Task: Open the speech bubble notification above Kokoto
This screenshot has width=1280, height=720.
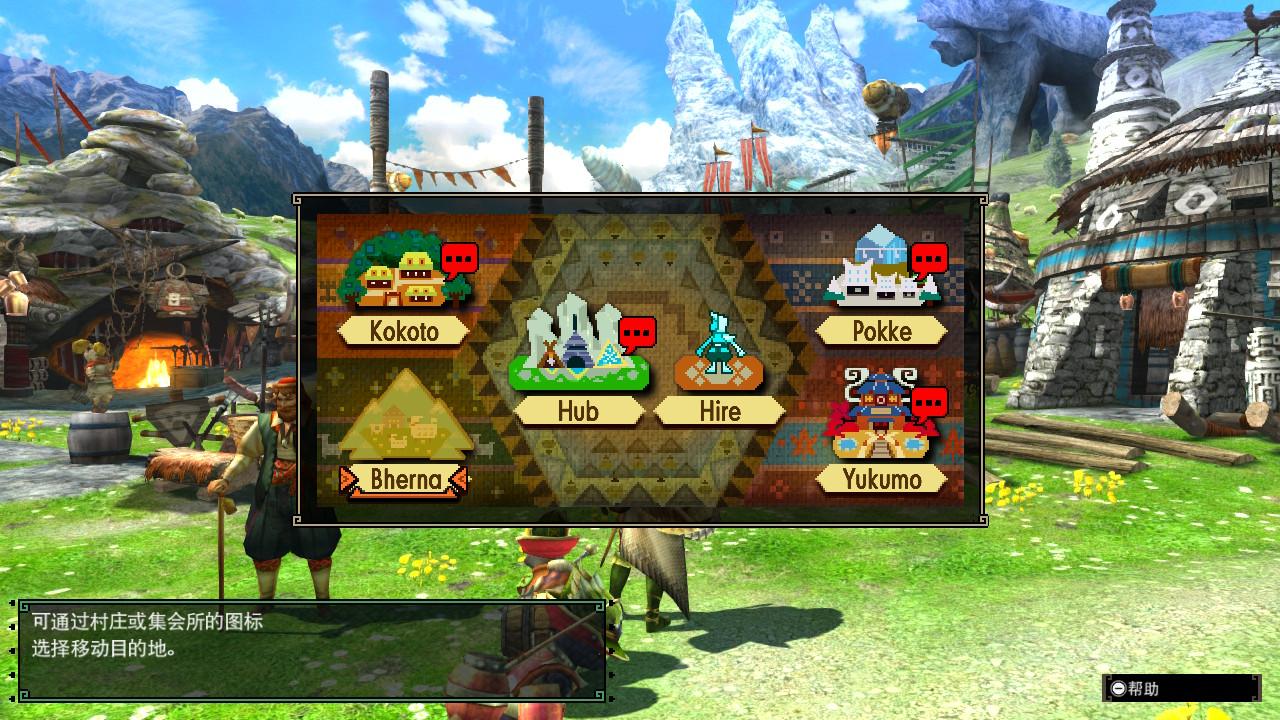Action: (460, 258)
